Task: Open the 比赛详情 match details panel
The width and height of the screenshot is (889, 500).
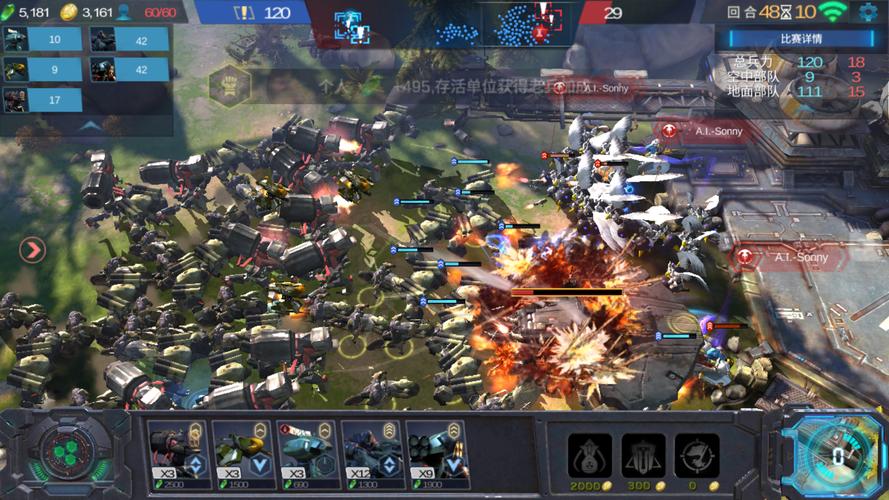Action: (800, 39)
